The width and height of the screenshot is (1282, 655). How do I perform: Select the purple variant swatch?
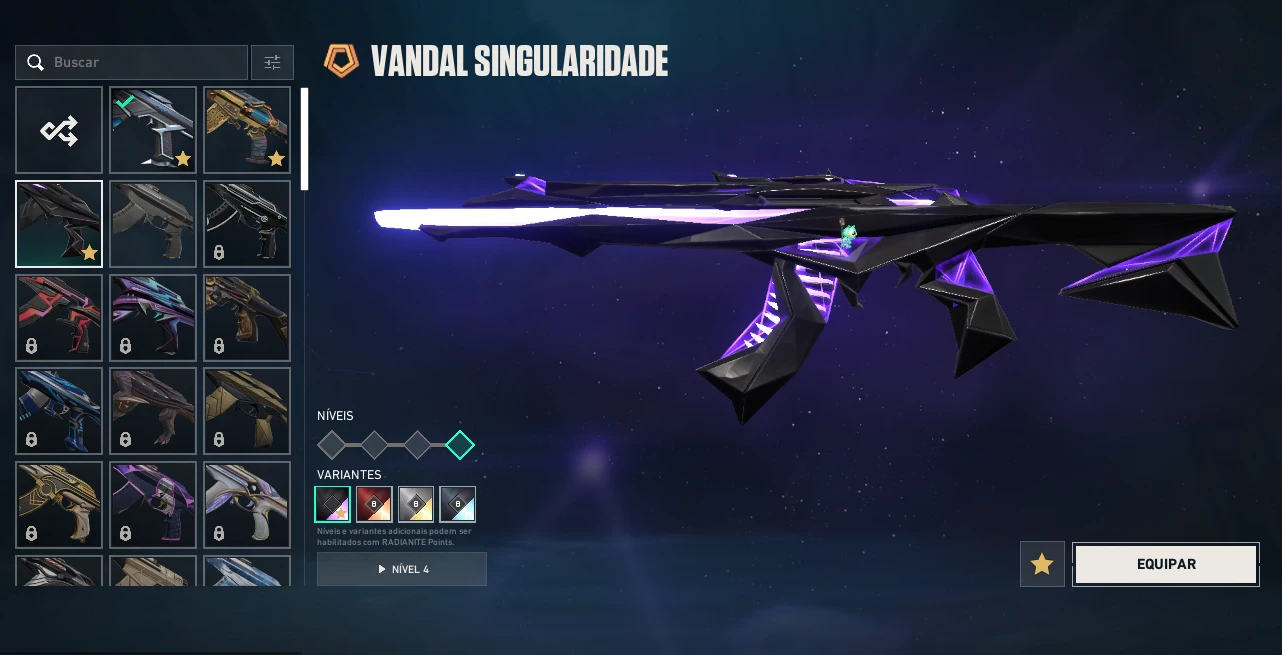pos(333,504)
